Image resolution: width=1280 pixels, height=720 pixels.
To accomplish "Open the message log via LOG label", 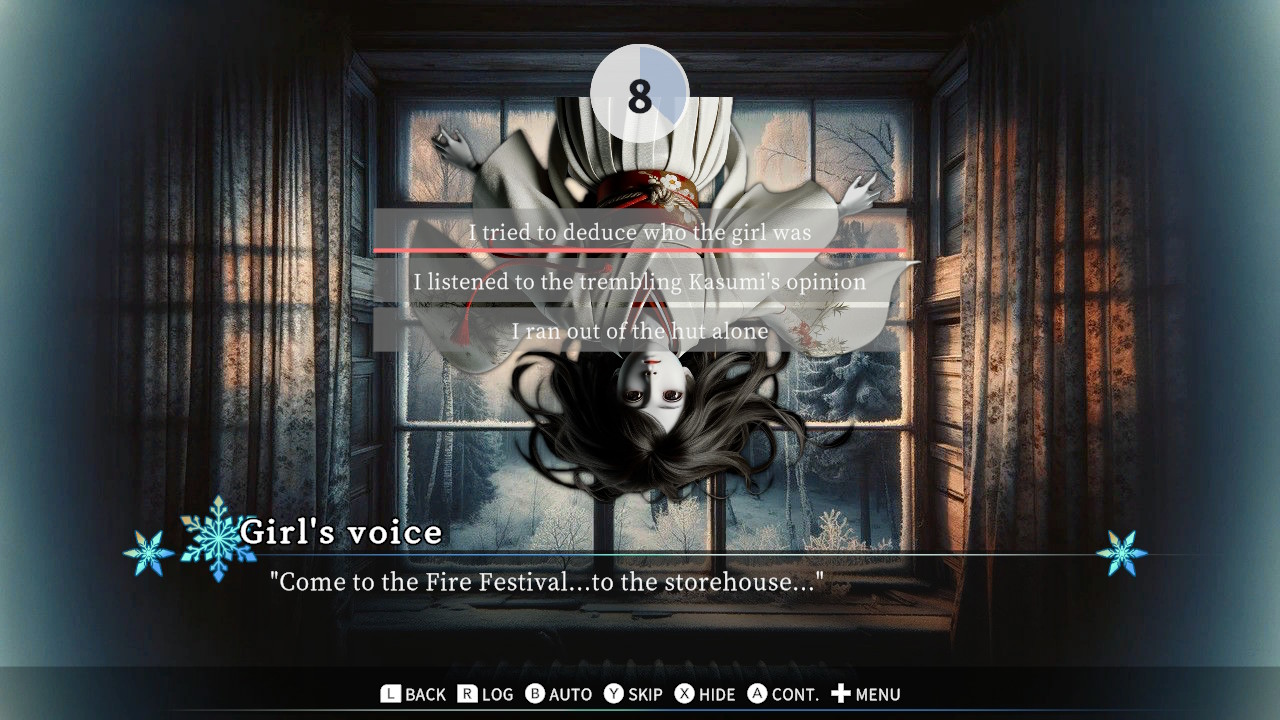I will point(496,694).
